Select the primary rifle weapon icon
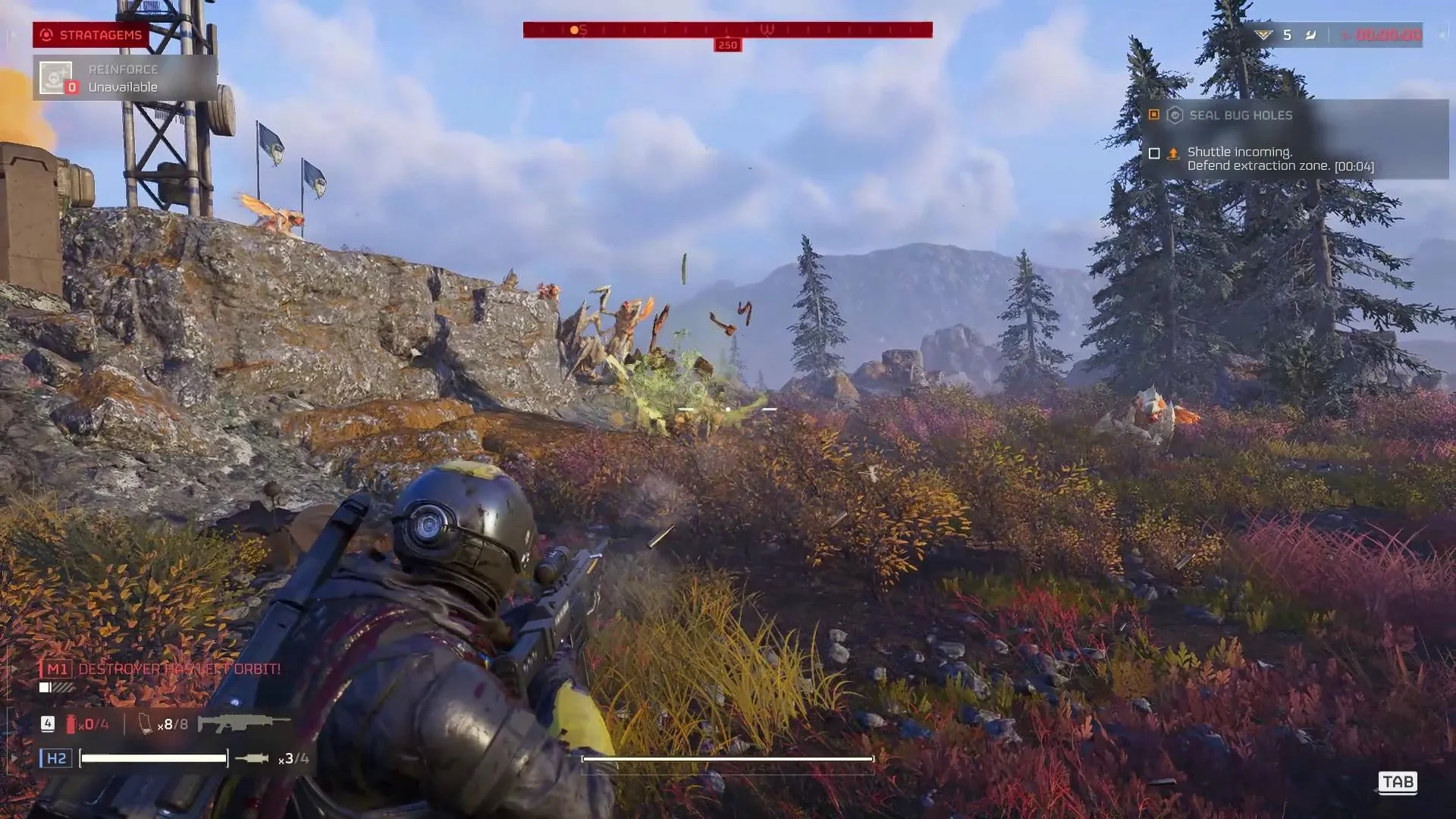The width and height of the screenshot is (1456, 819). 243,723
